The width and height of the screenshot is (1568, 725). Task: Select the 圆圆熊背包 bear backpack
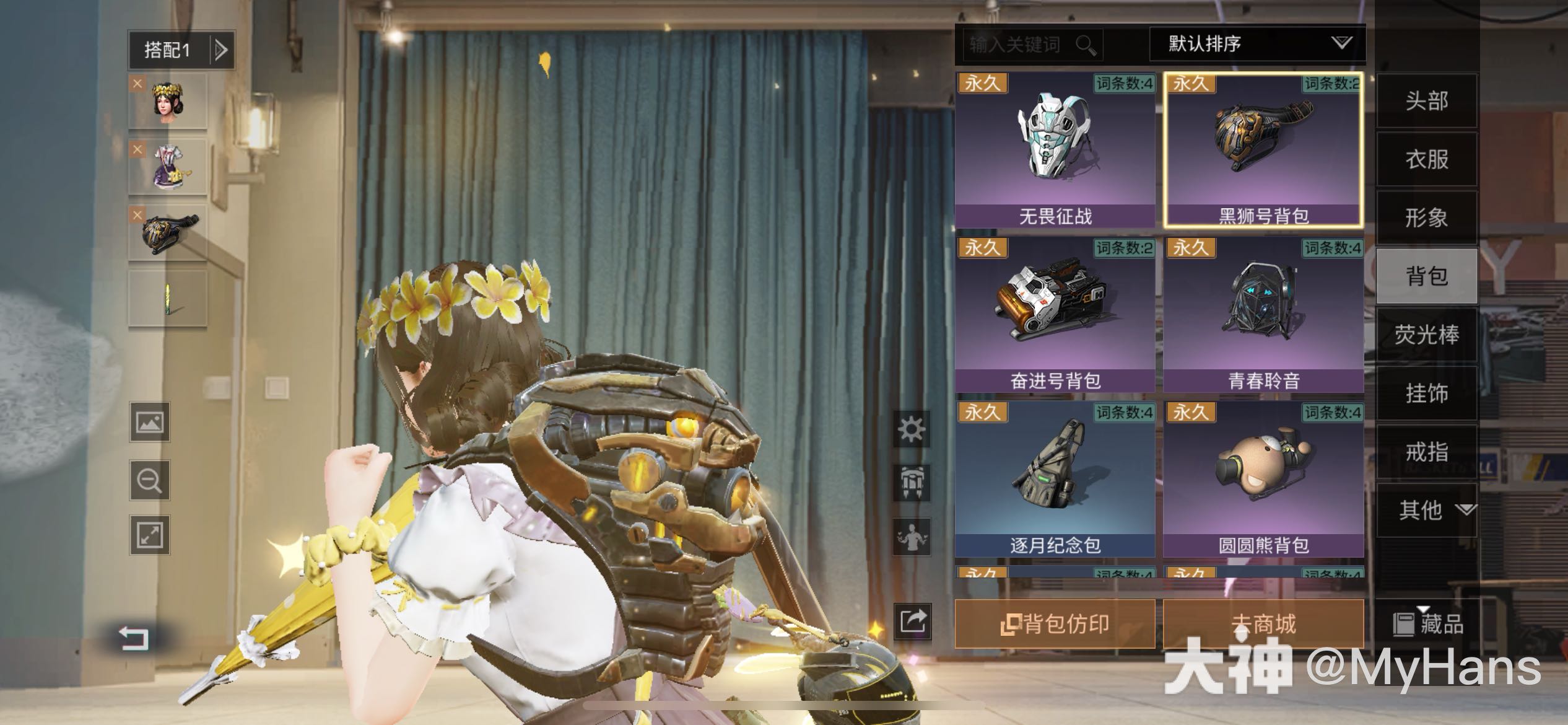tap(1263, 479)
